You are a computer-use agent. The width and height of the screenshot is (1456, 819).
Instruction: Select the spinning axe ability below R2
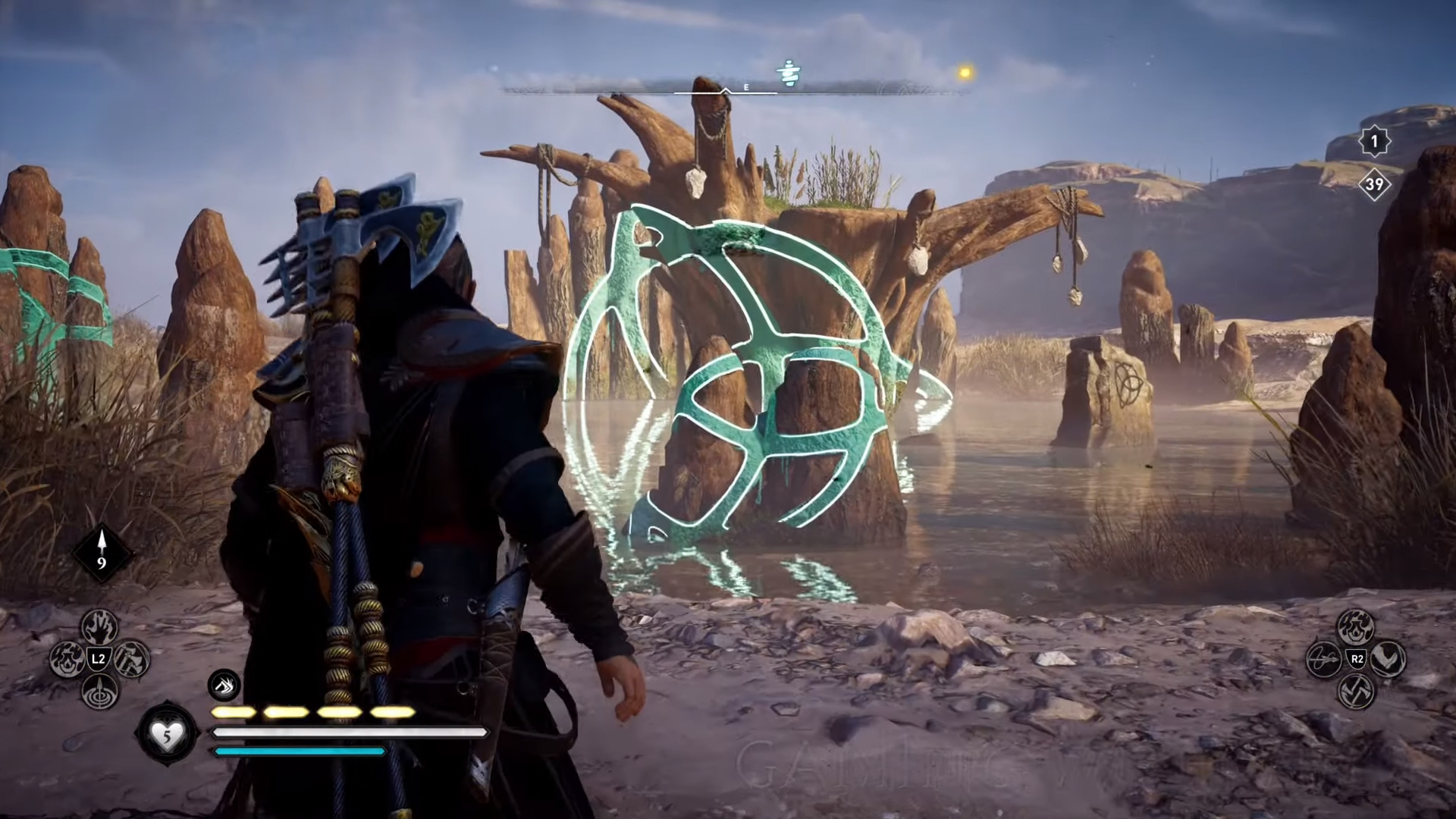coord(1356,692)
